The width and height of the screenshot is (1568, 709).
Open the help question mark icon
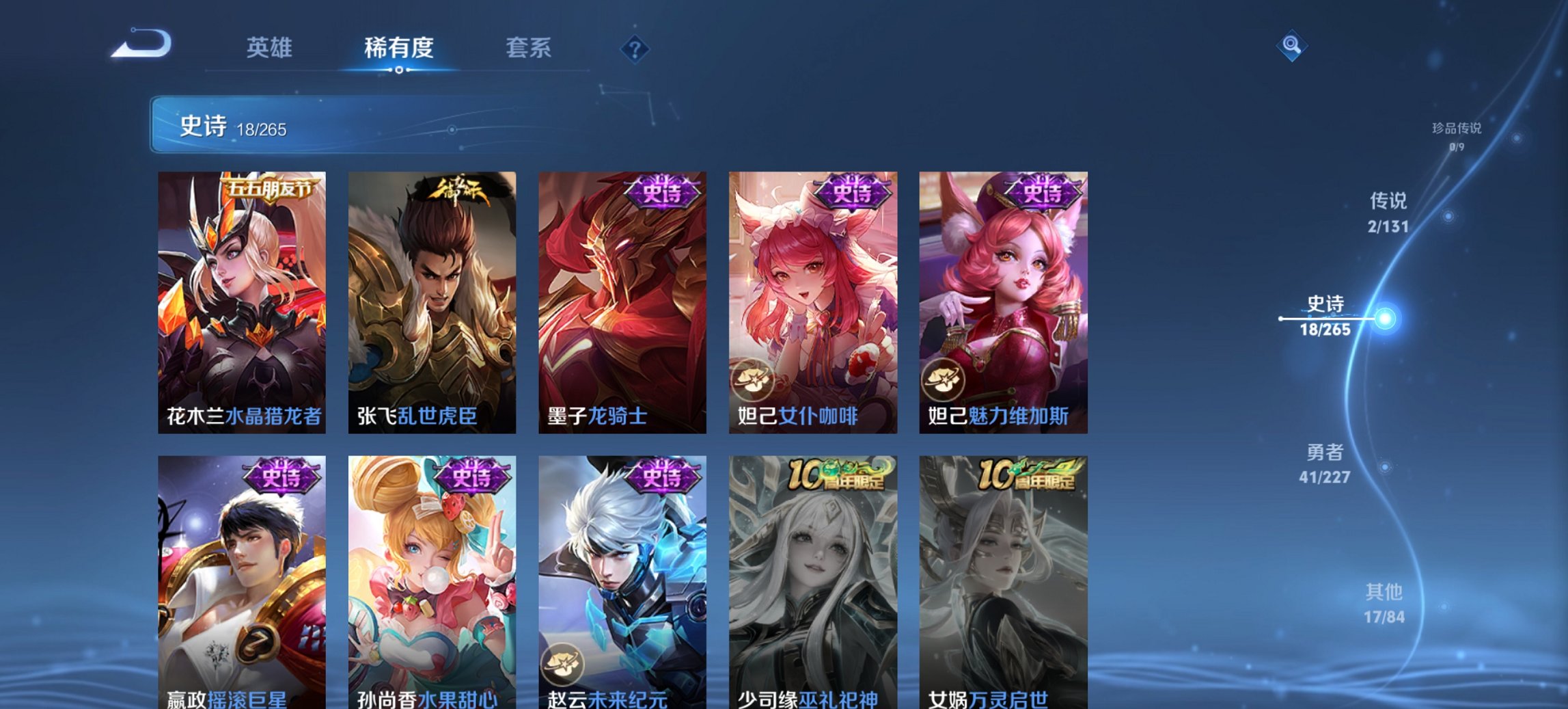635,50
